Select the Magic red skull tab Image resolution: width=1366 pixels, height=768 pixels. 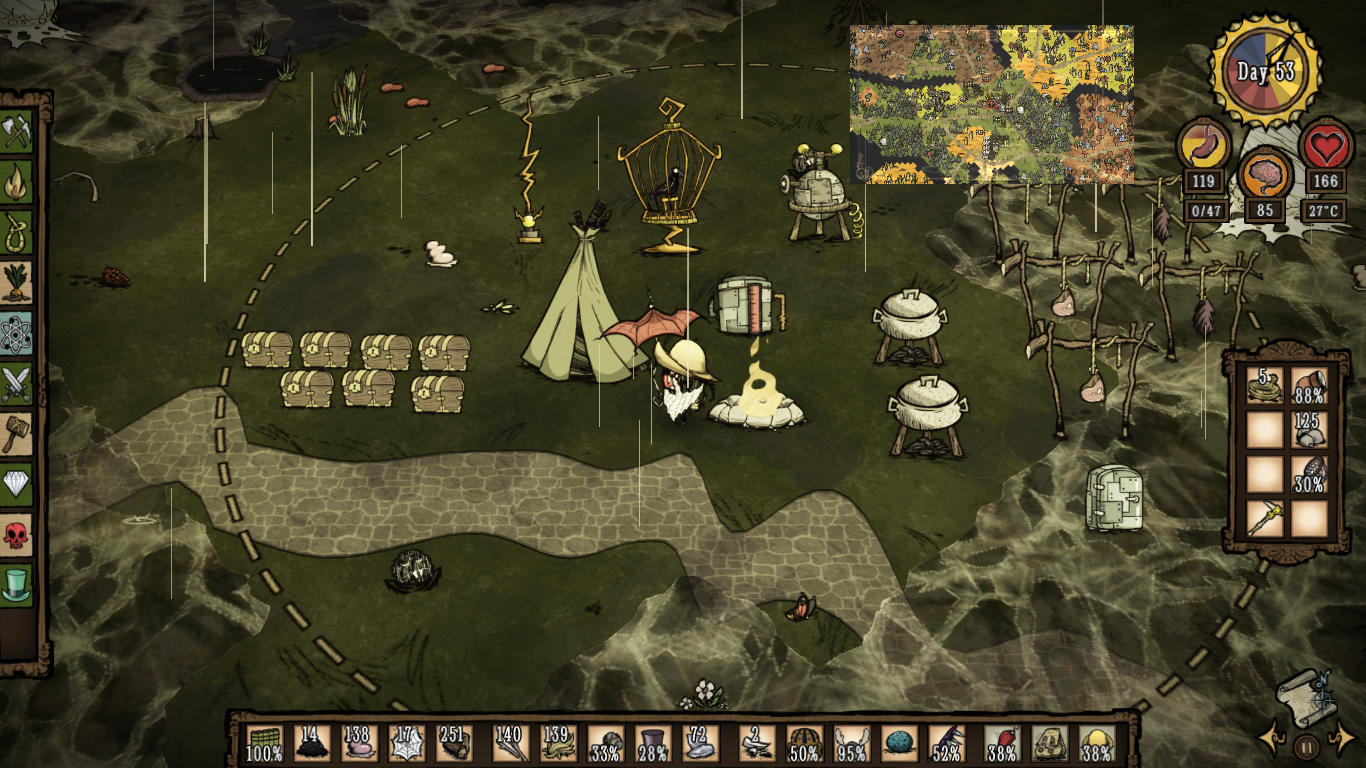pyautogui.click(x=17, y=534)
